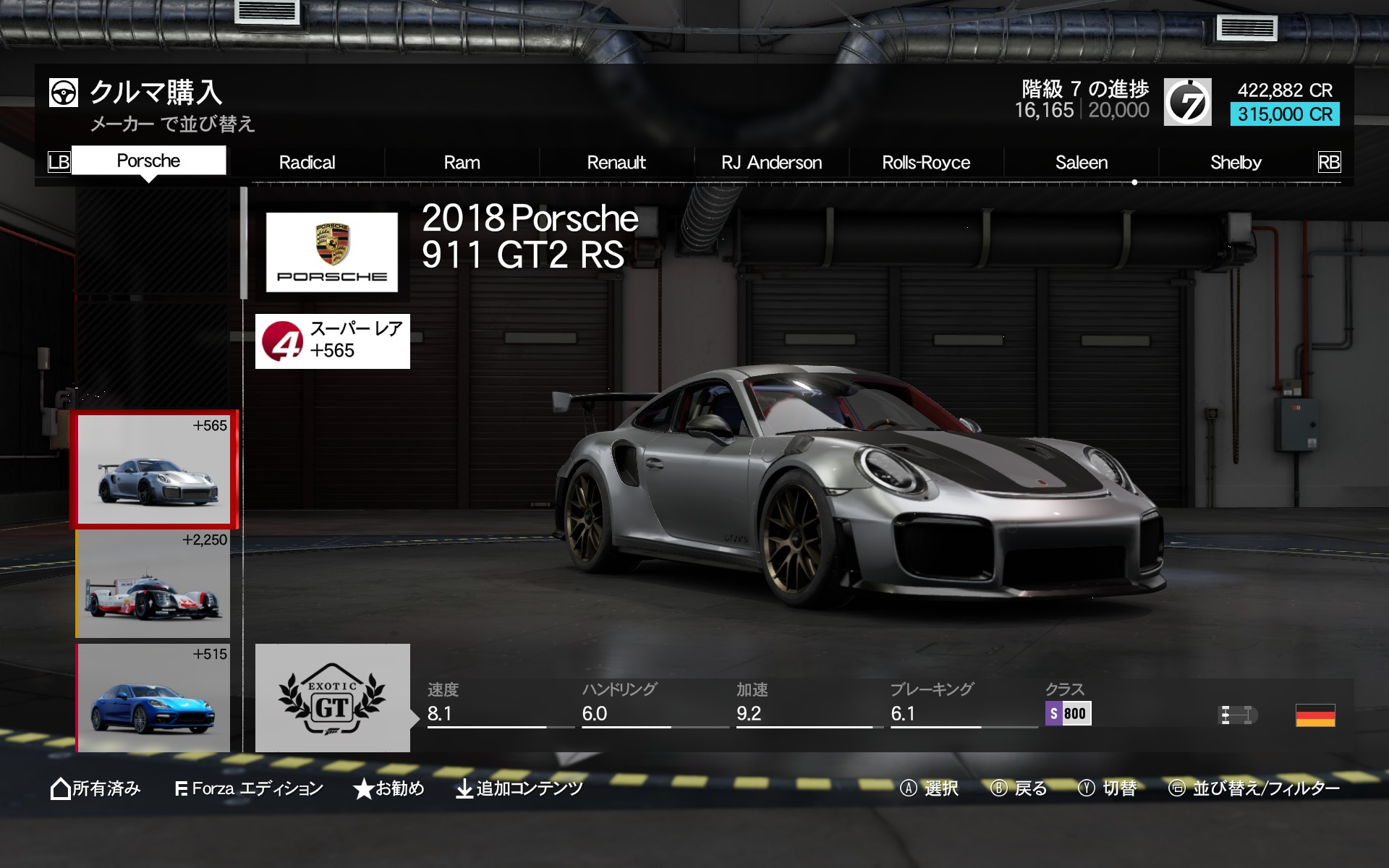This screenshot has height=868, width=1389.
Task: Choose the Porsche 919 race car thumbnail
Action: (153, 584)
